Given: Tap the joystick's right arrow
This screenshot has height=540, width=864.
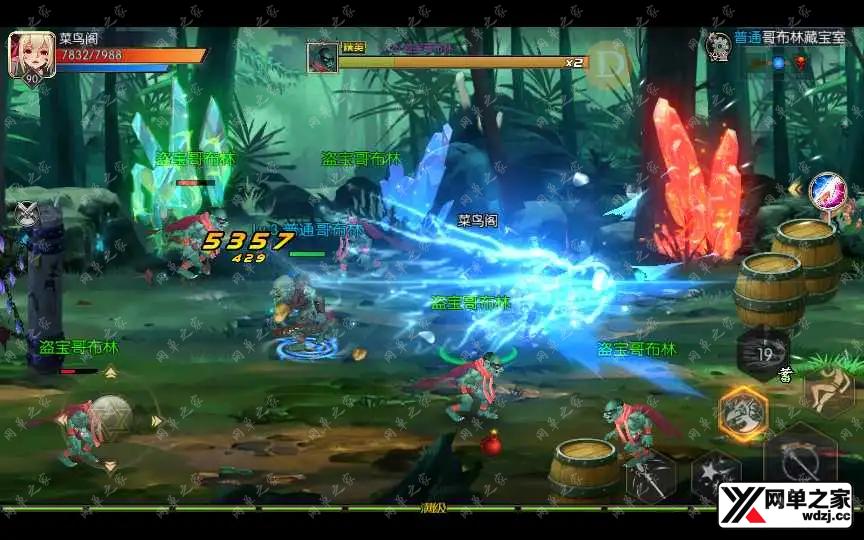Looking at the screenshot, I should point(157,421).
